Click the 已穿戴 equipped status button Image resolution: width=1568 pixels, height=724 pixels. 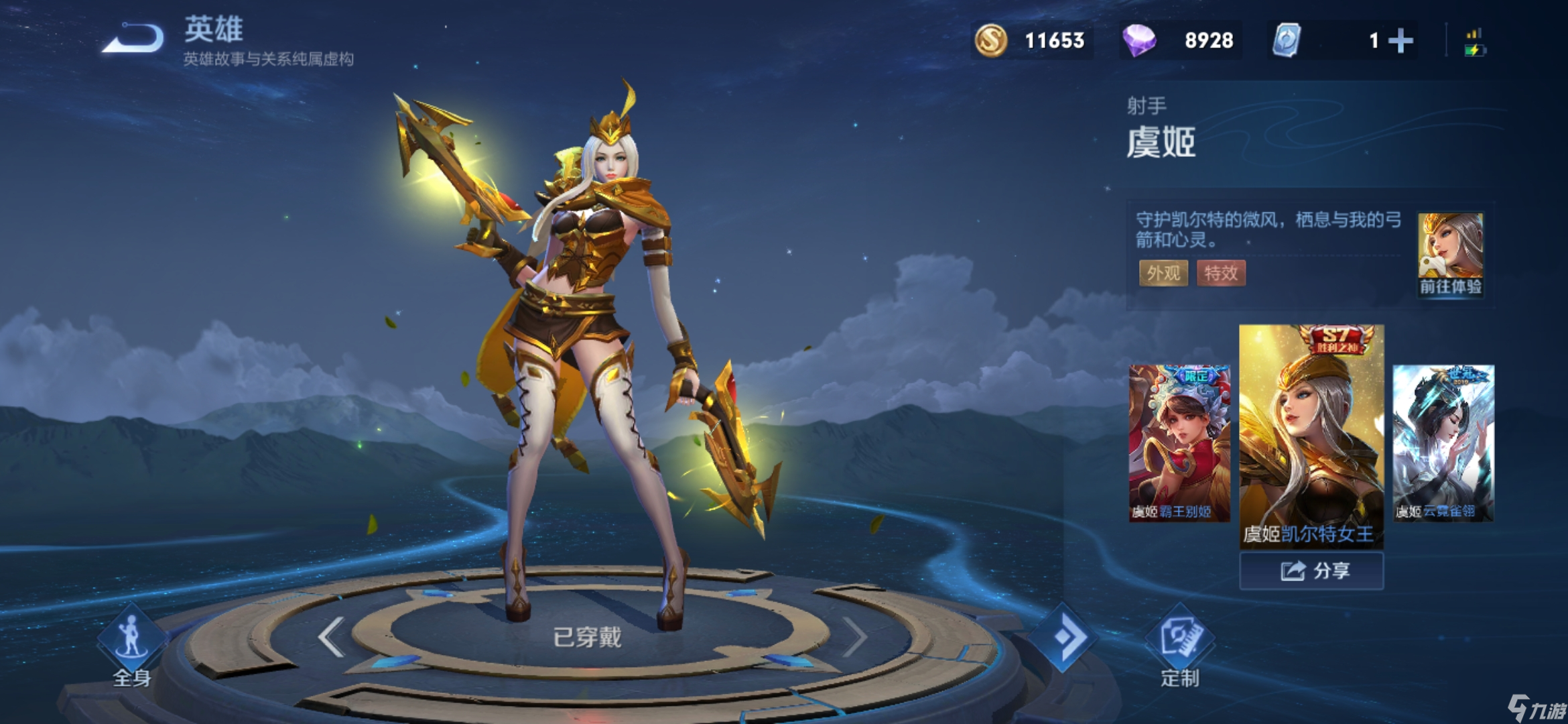coord(588,637)
